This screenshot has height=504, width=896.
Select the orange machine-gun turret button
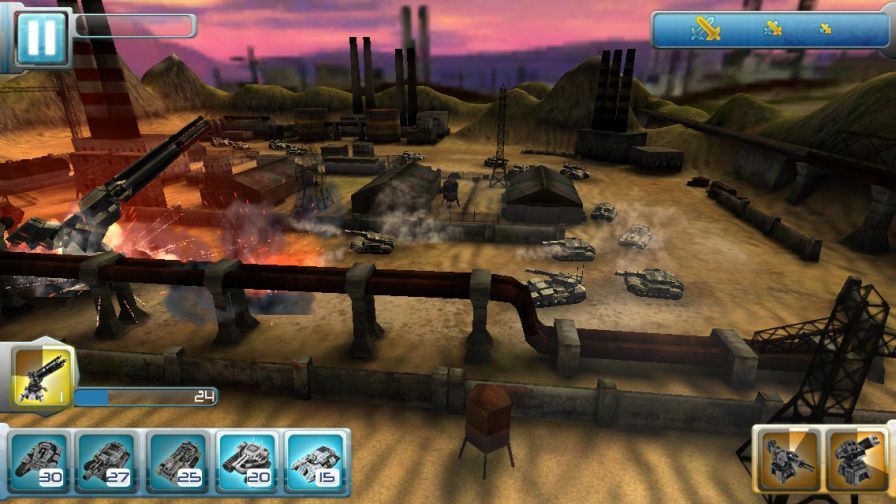click(x=787, y=461)
